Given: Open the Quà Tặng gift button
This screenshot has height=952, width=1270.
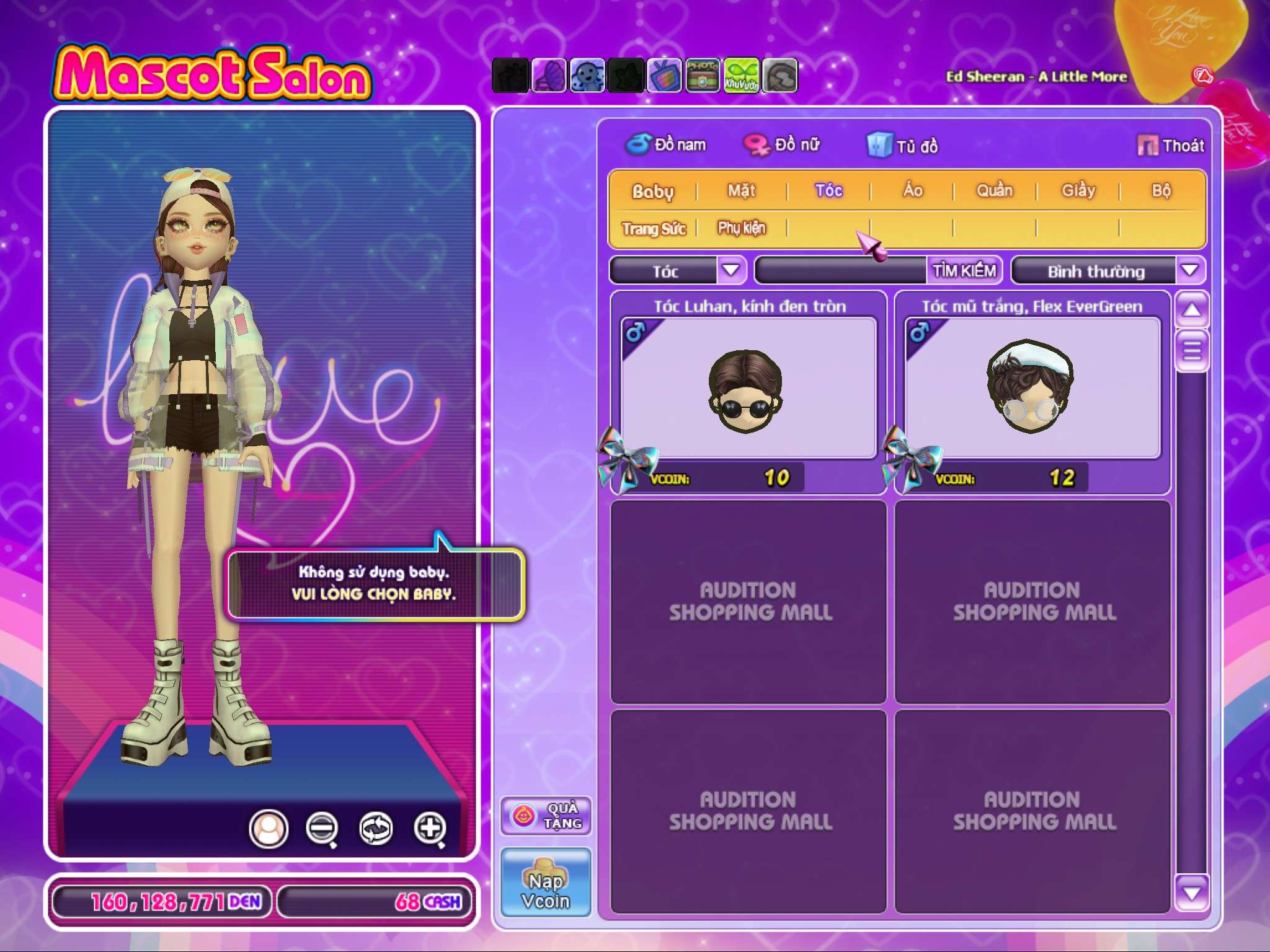Looking at the screenshot, I should tap(546, 816).
